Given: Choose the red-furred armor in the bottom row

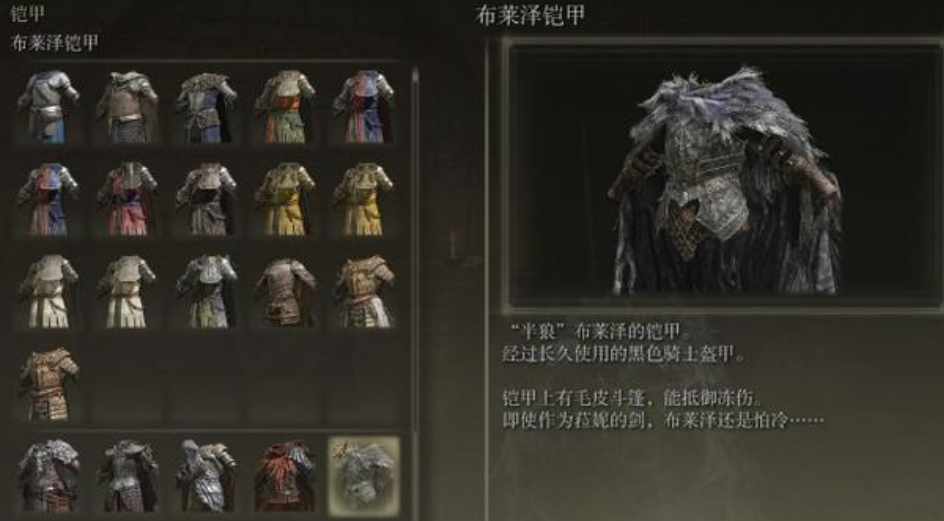Looking at the screenshot, I should [284, 474].
